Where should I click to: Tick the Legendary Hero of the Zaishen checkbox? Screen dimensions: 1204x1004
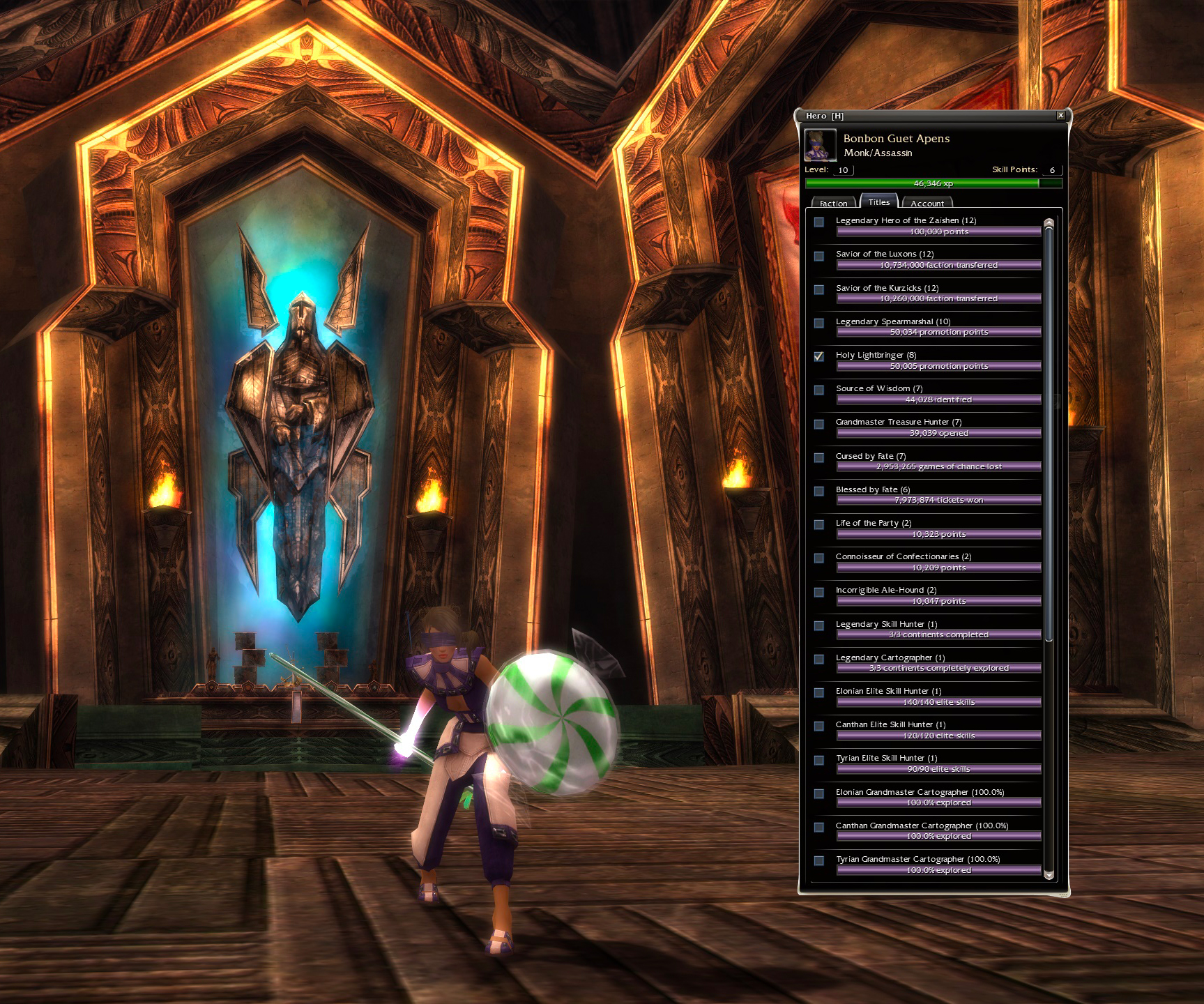[x=819, y=222]
